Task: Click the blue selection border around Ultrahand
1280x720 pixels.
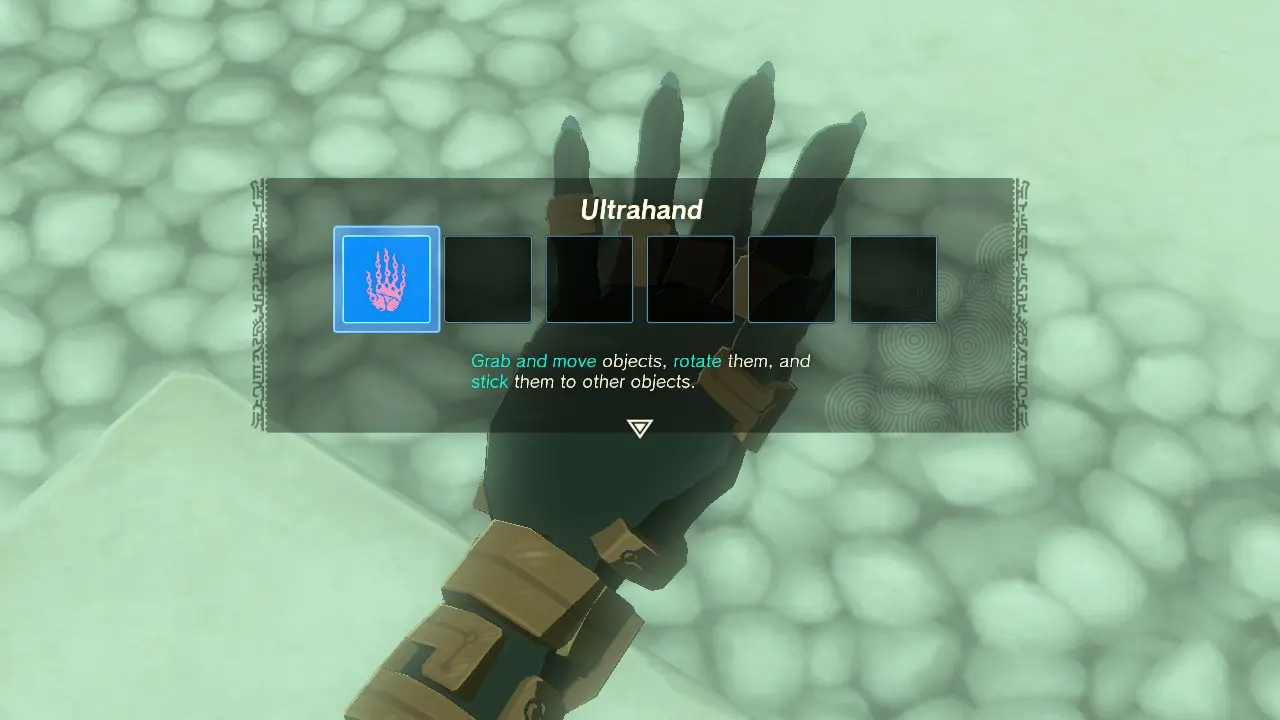Action: pyautogui.click(x=386, y=232)
